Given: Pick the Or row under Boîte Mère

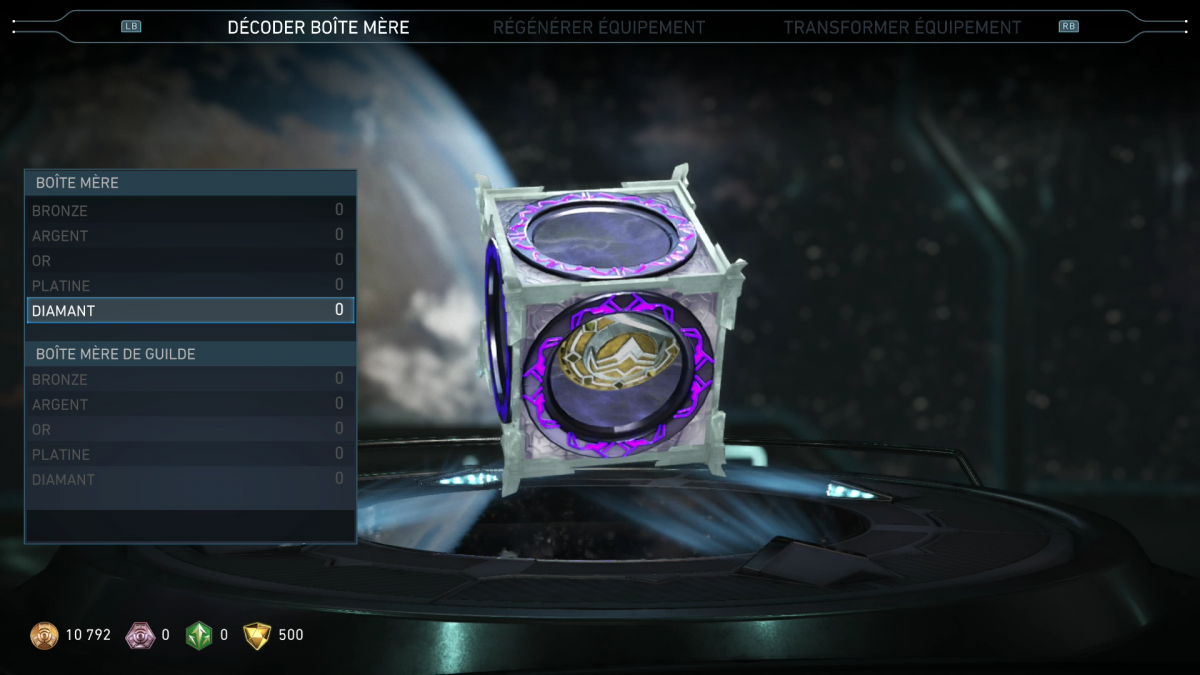Looking at the screenshot, I should pyautogui.click(x=190, y=261).
